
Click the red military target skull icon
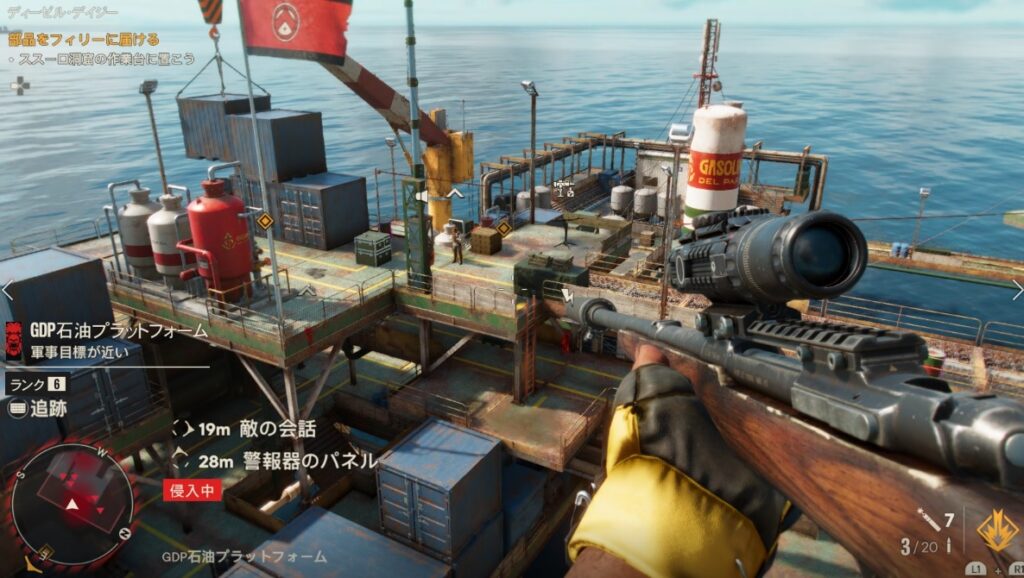click(14, 340)
